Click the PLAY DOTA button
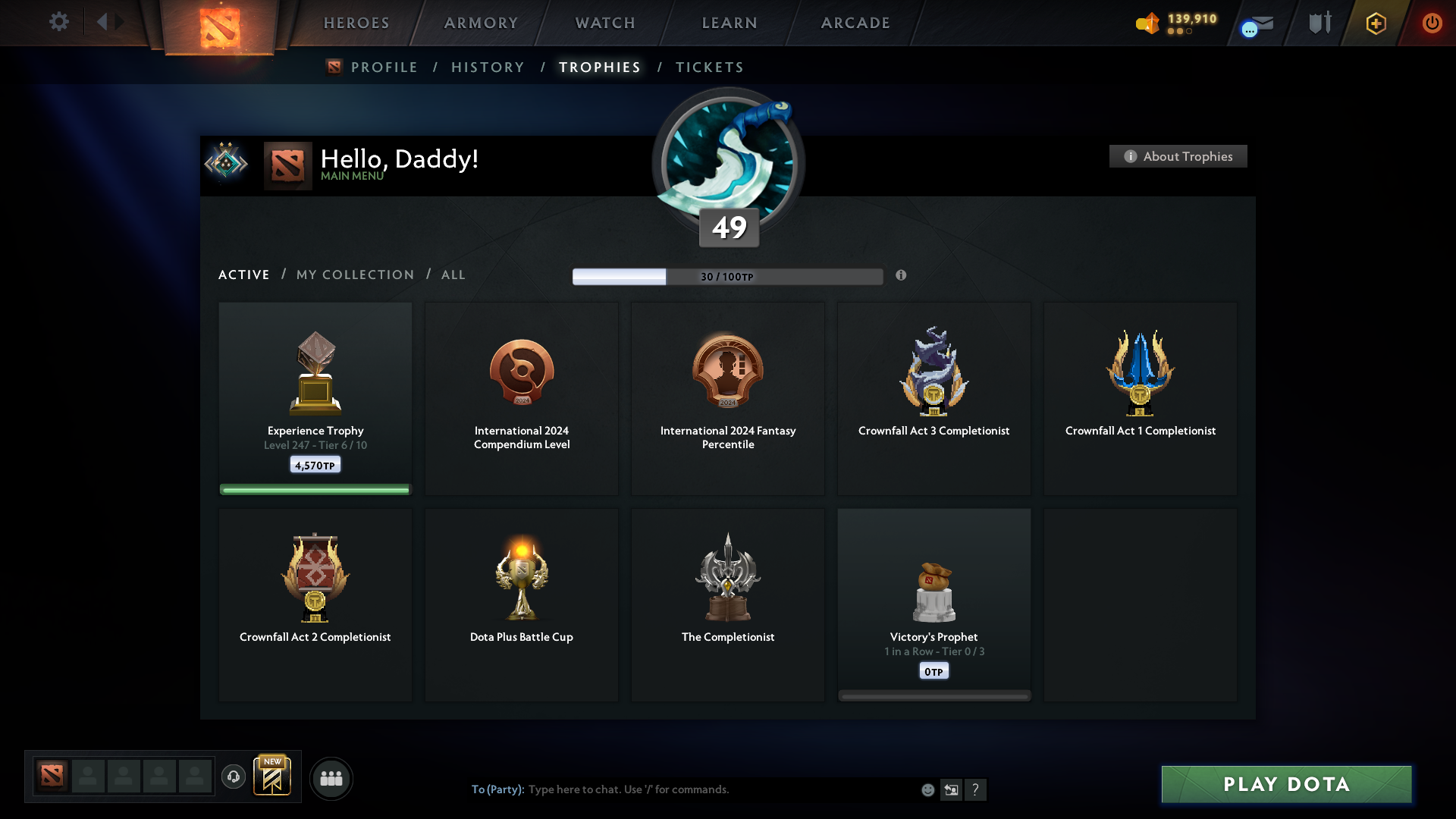1456x819 pixels. coord(1287,785)
